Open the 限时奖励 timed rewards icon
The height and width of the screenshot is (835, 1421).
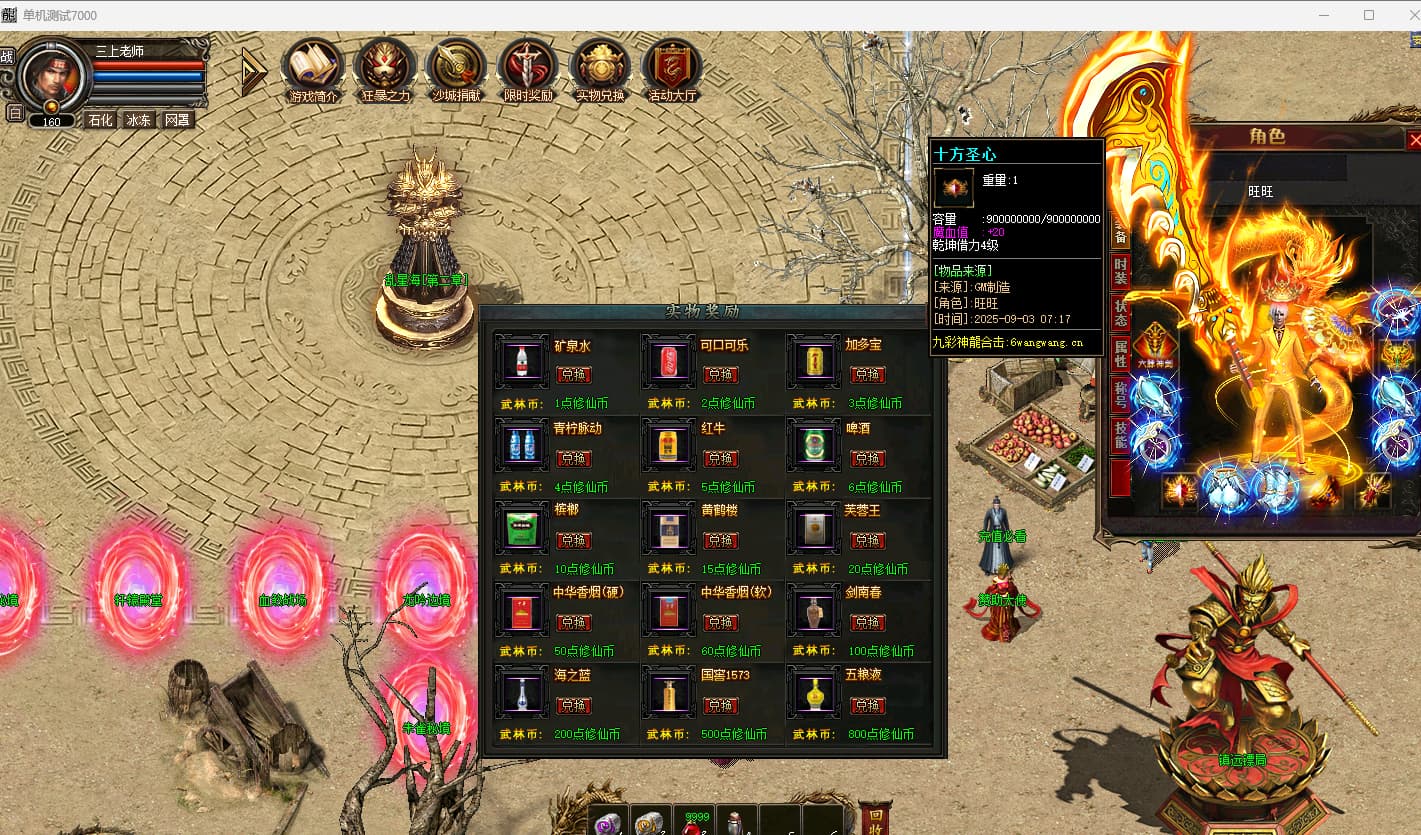(x=528, y=68)
